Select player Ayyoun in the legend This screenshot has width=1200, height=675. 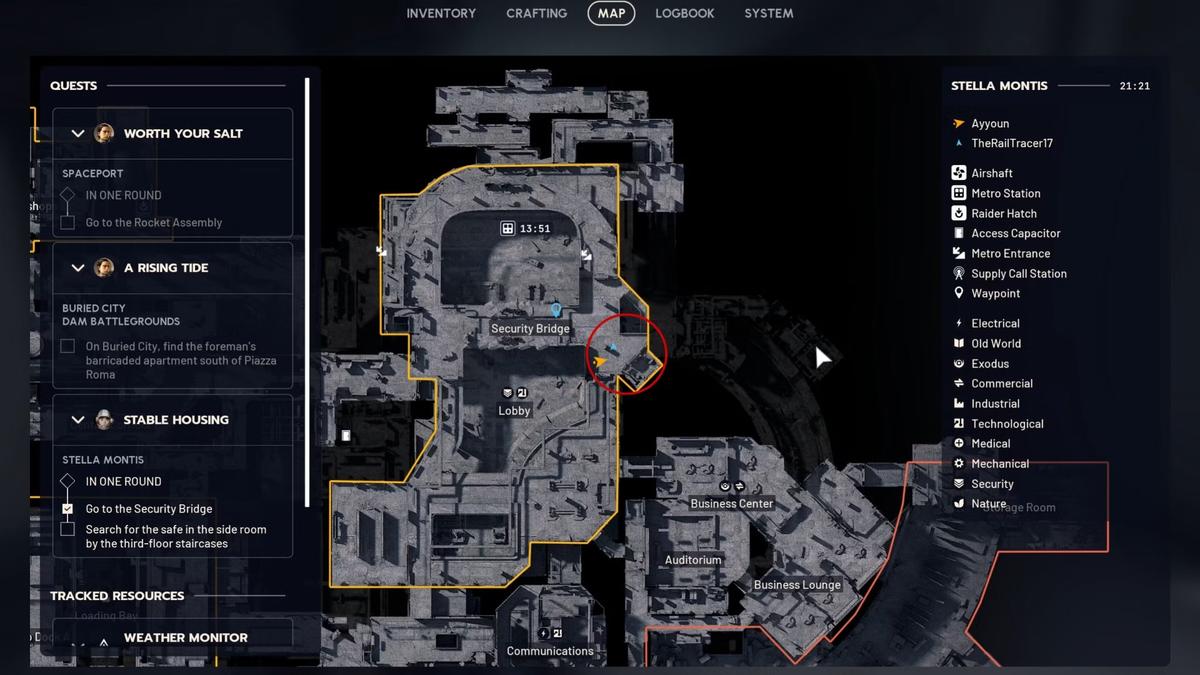[x=989, y=124]
